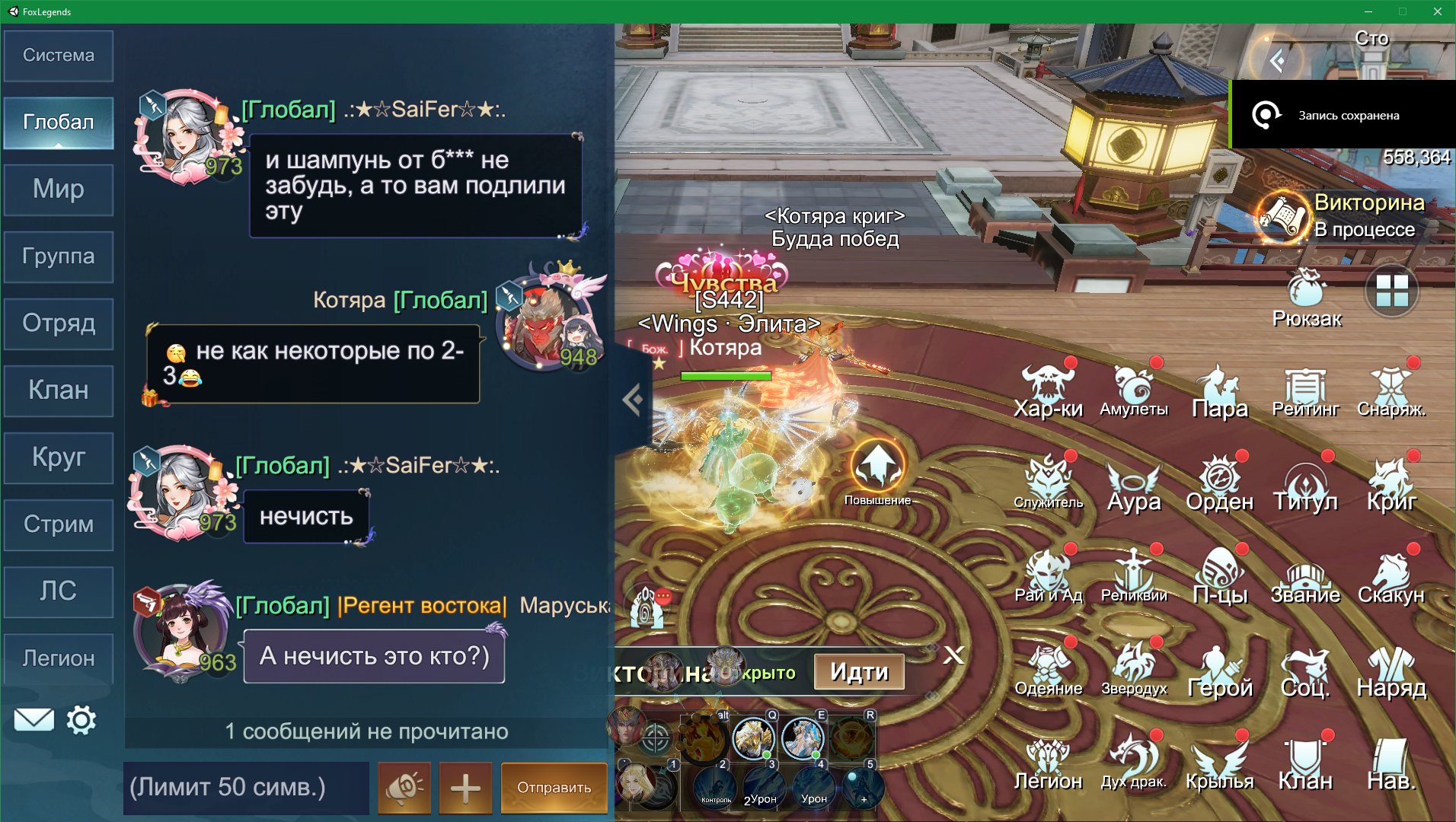The width and height of the screenshot is (1456, 822).
Task: Open the mail envelope icon
Action: (x=34, y=720)
